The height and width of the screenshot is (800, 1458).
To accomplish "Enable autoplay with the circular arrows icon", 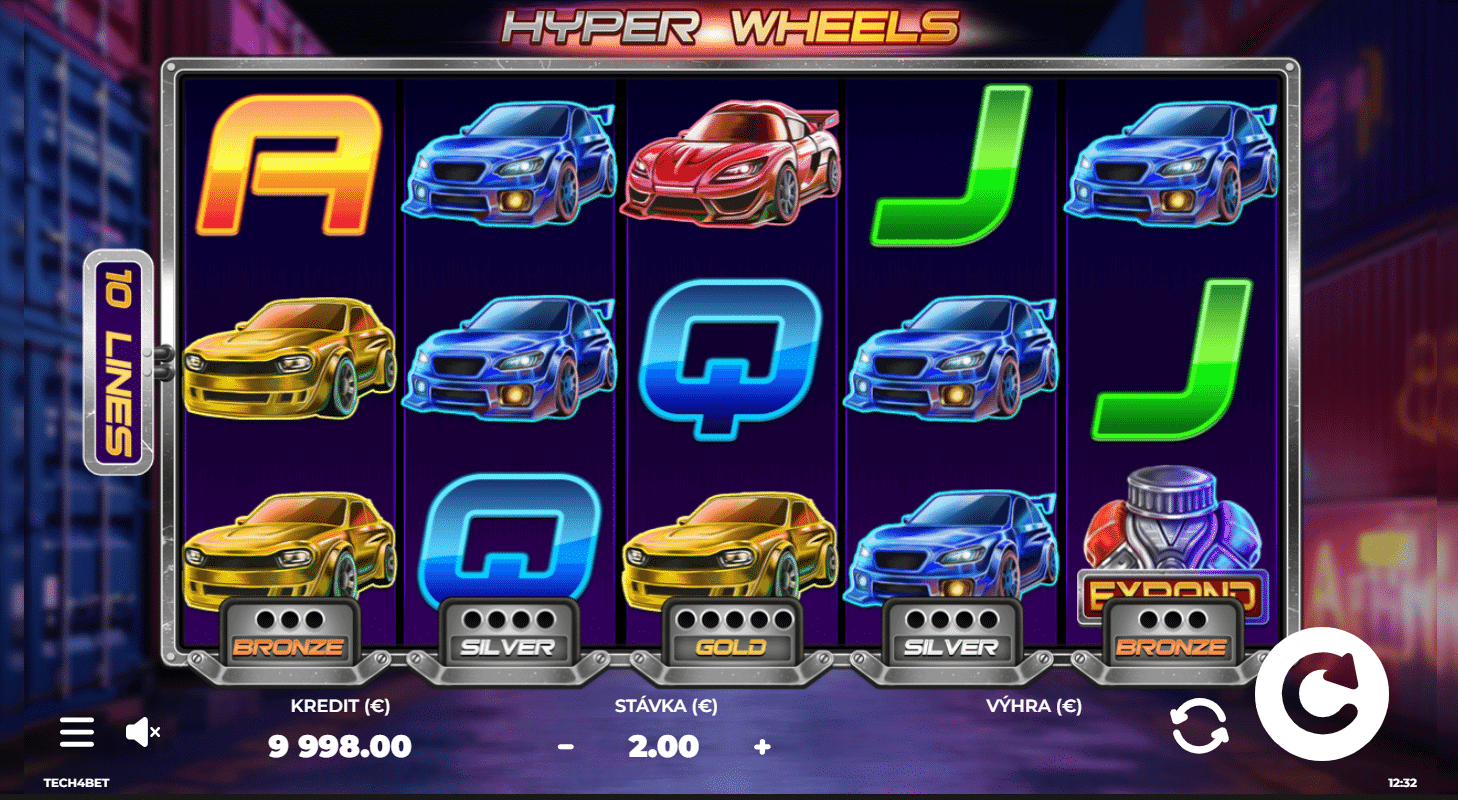I will coord(1198,726).
